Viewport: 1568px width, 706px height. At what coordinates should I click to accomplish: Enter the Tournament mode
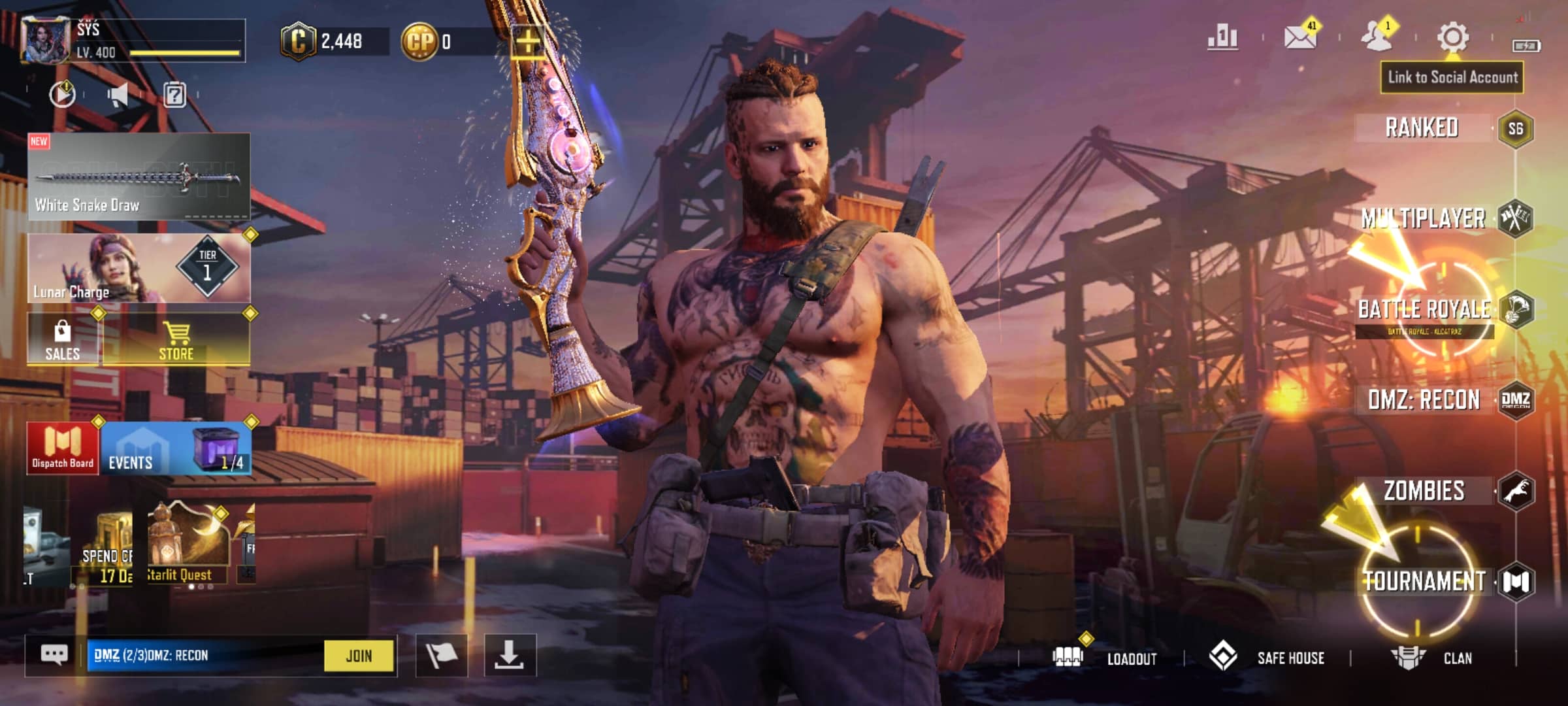1424,581
